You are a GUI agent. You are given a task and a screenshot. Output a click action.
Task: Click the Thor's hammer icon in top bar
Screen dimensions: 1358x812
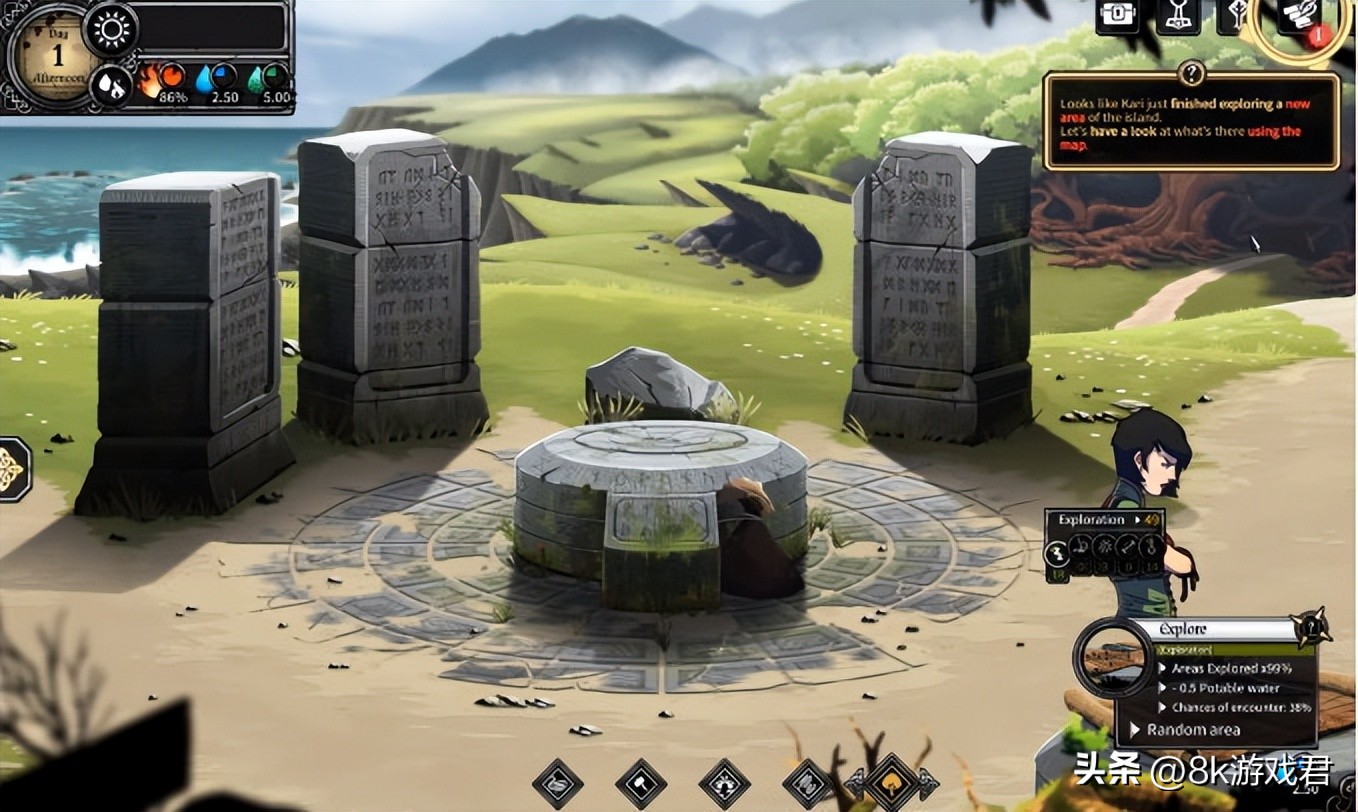(1178, 16)
